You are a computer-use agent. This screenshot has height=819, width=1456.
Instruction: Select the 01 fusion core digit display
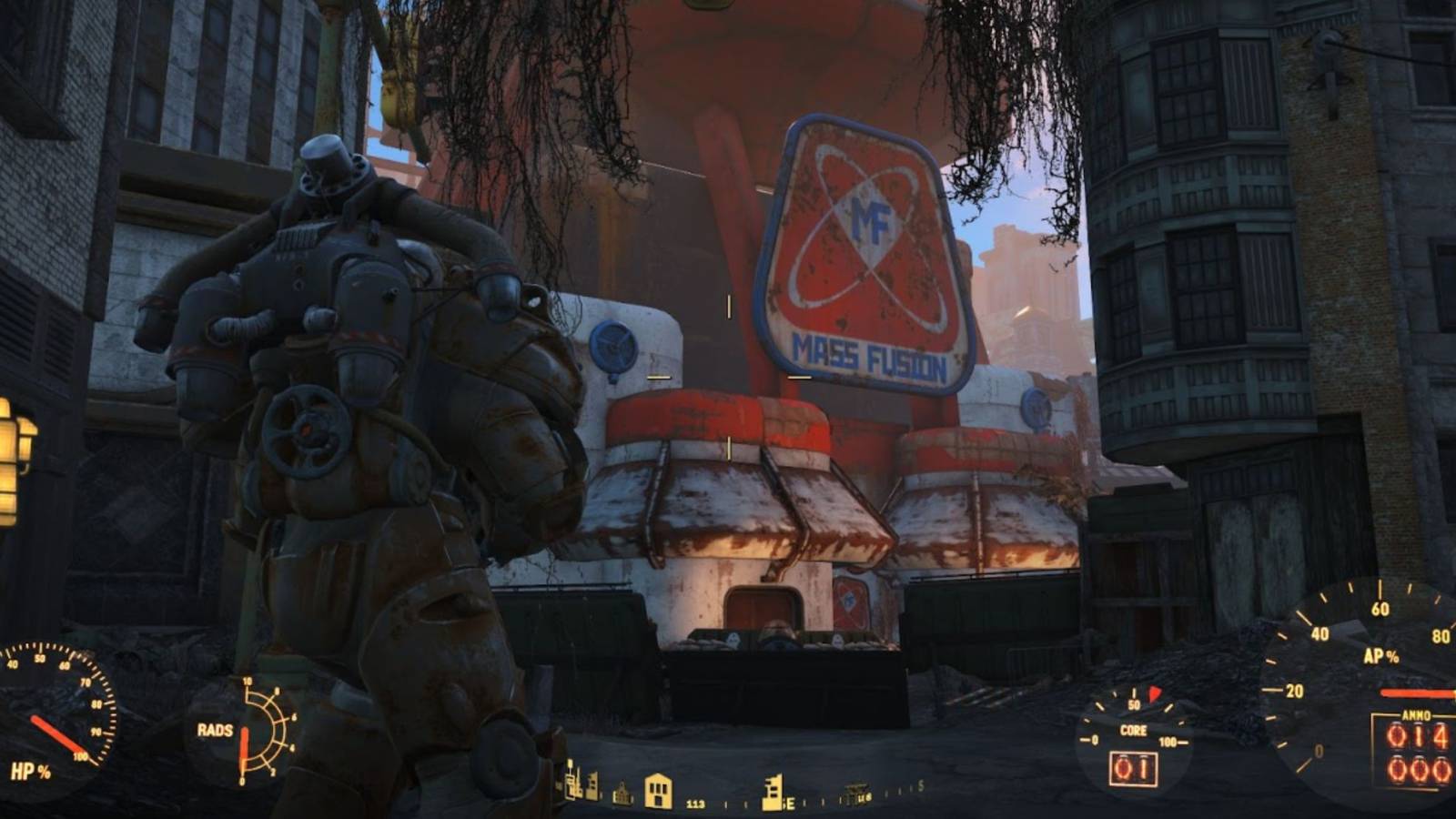1133,767
